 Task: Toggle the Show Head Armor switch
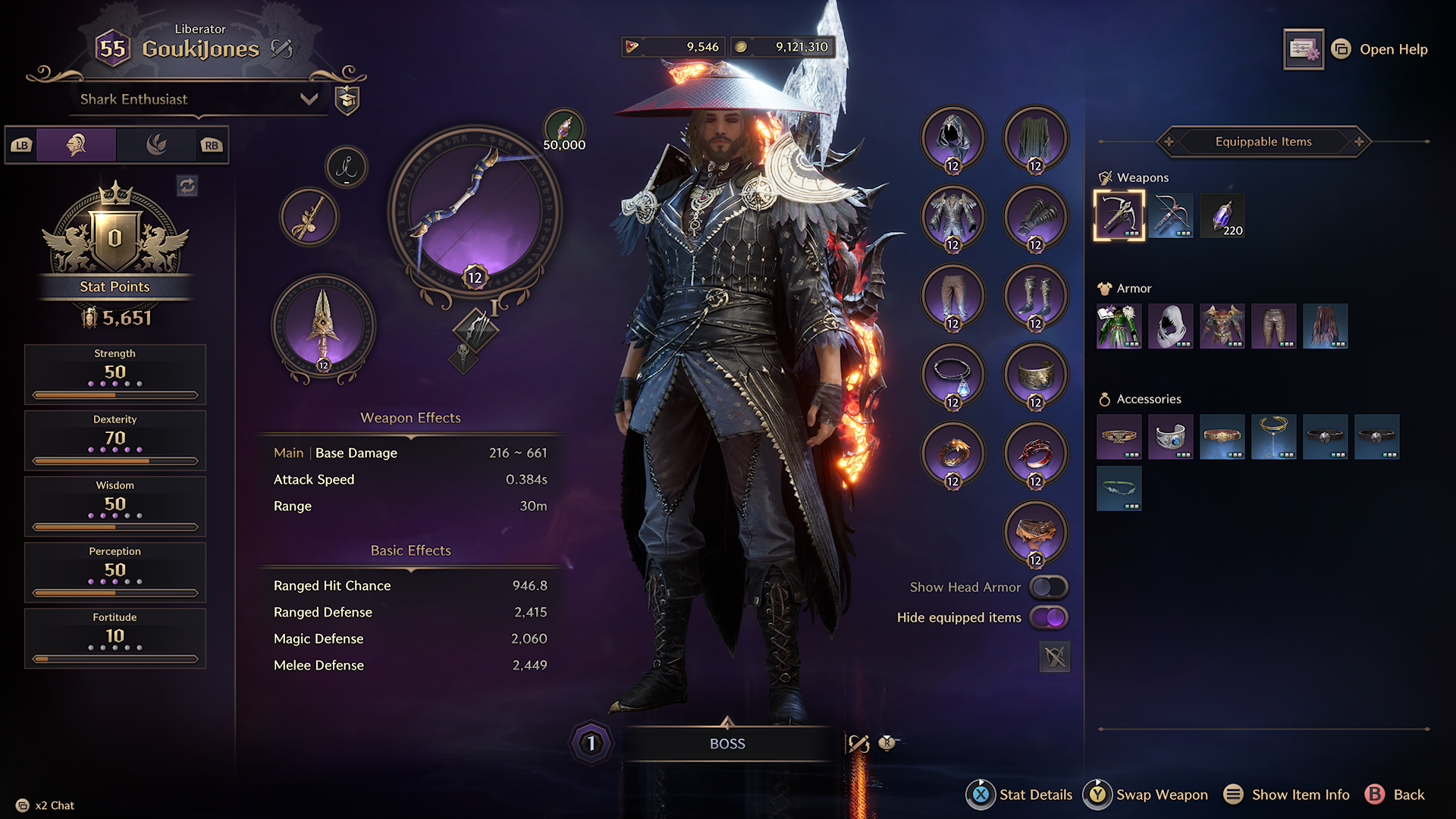point(1049,587)
